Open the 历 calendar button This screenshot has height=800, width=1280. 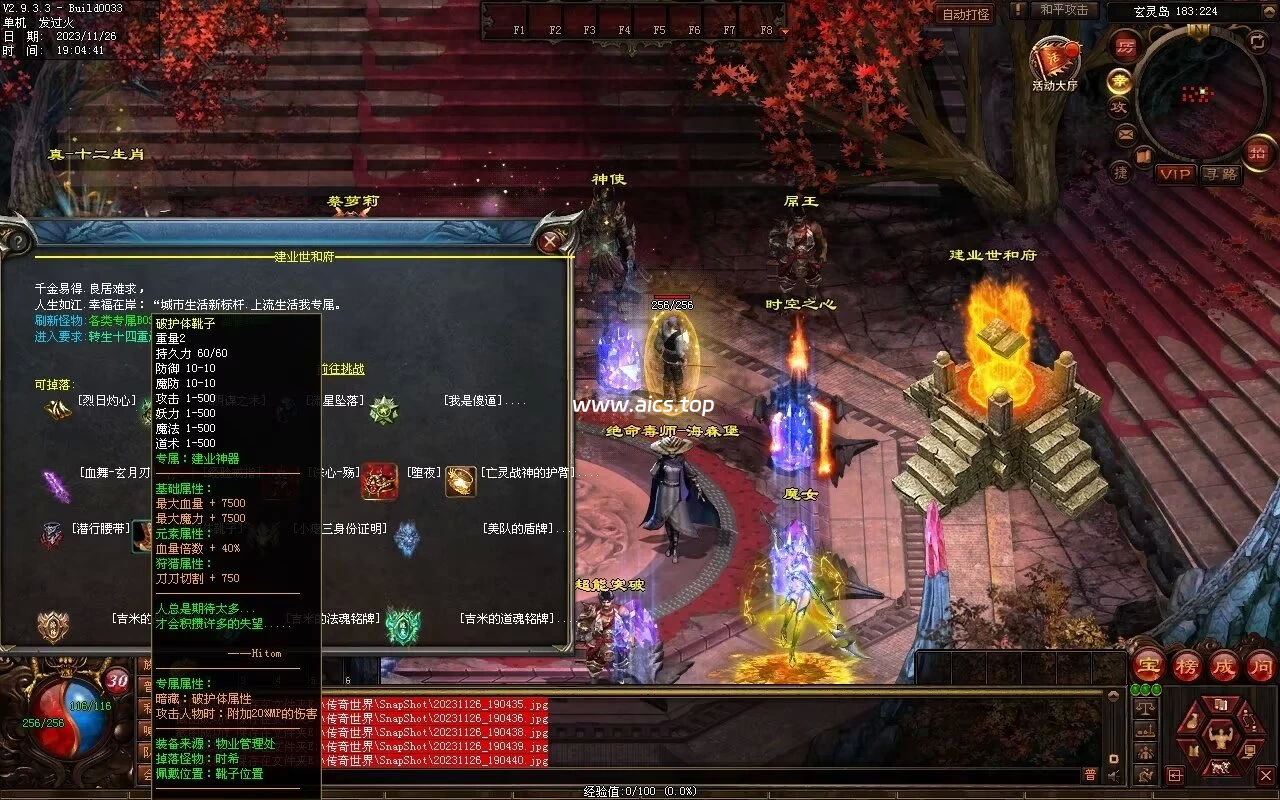click(x=1125, y=46)
